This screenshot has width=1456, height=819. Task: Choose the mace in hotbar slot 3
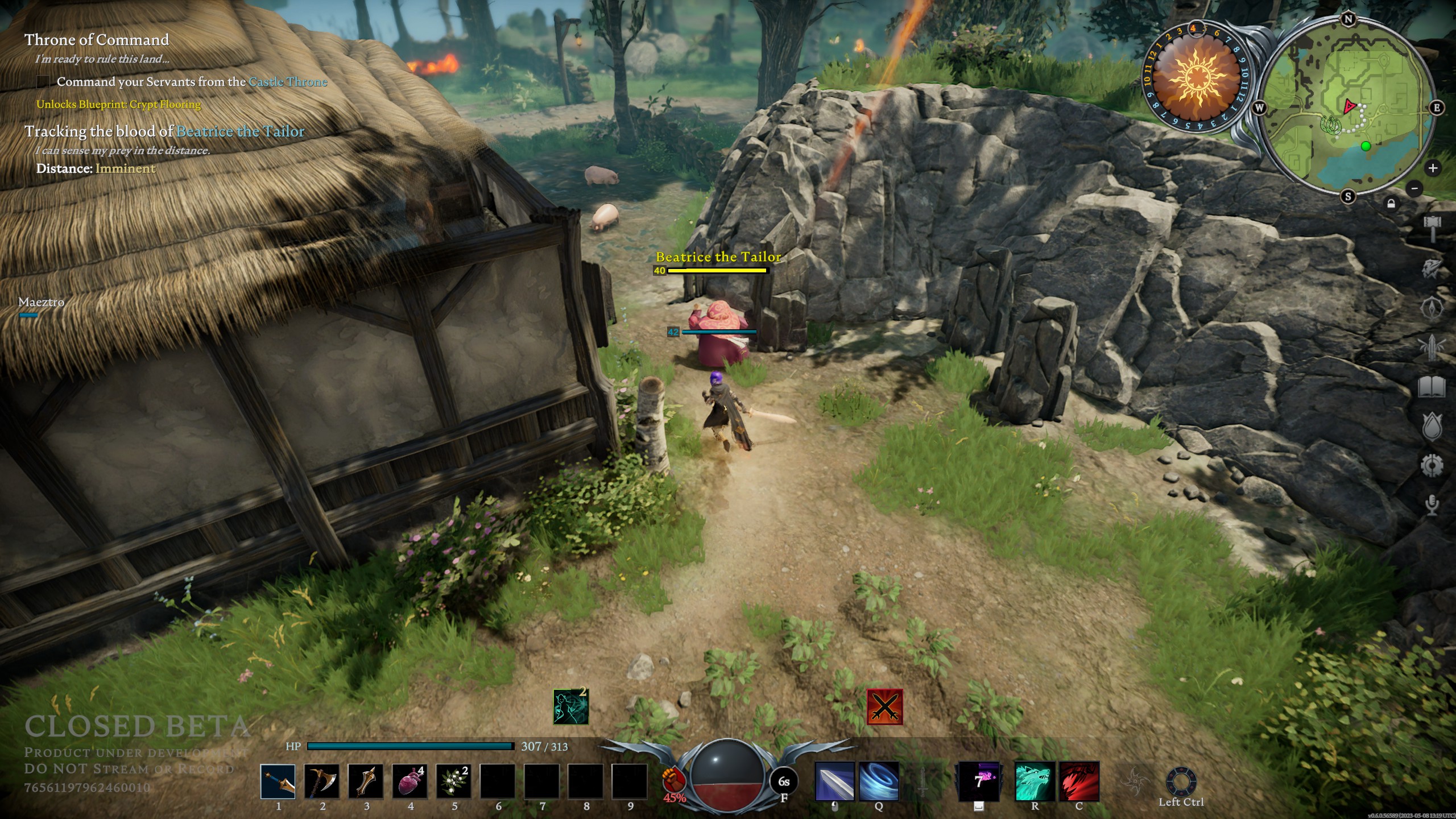click(366, 781)
